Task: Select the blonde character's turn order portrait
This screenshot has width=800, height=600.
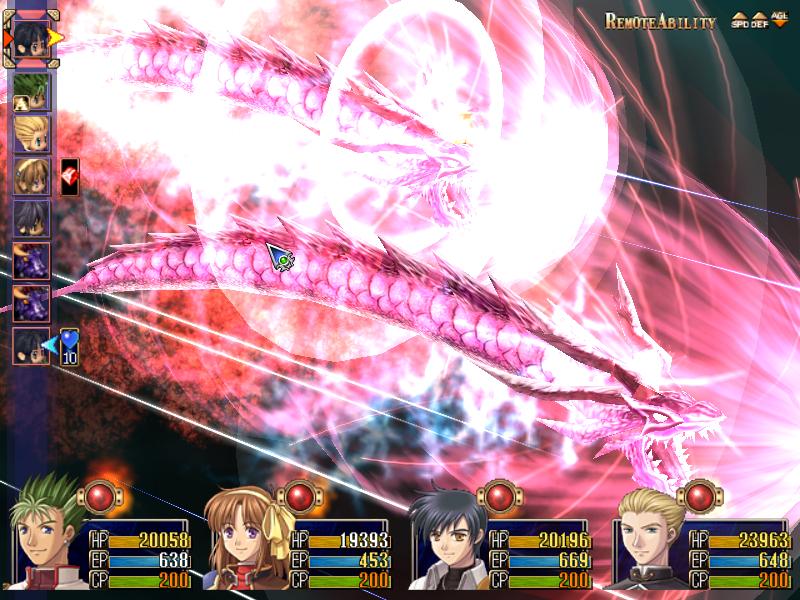Action: point(32,133)
